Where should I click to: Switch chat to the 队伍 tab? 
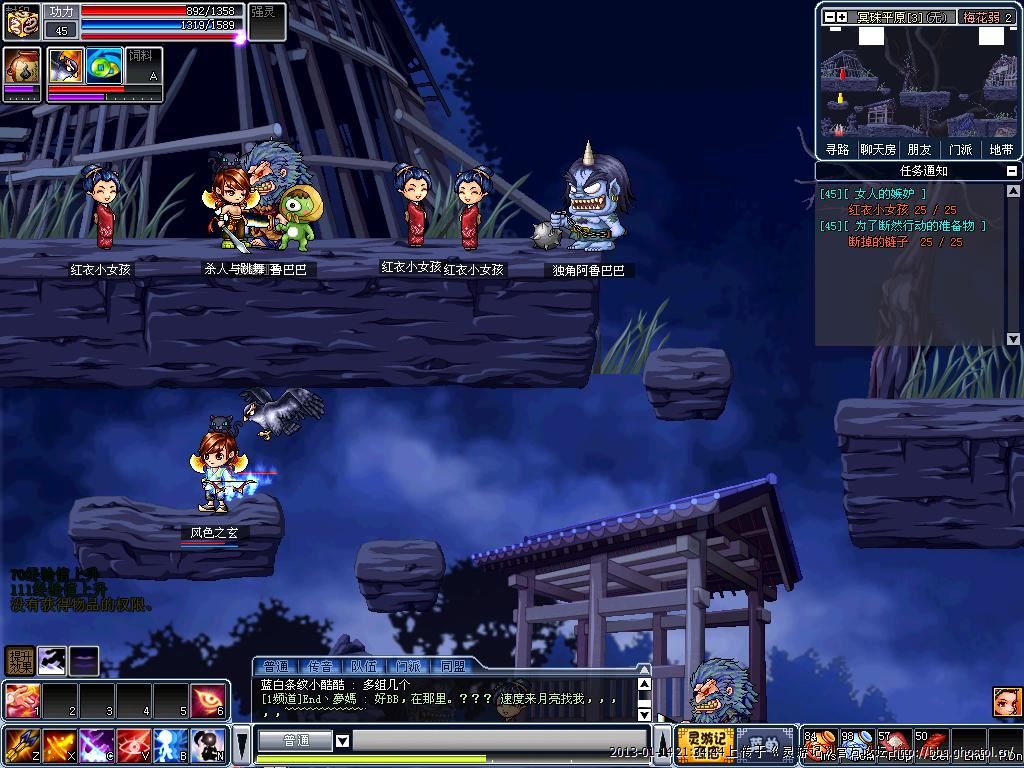click(x=364, y=666)
